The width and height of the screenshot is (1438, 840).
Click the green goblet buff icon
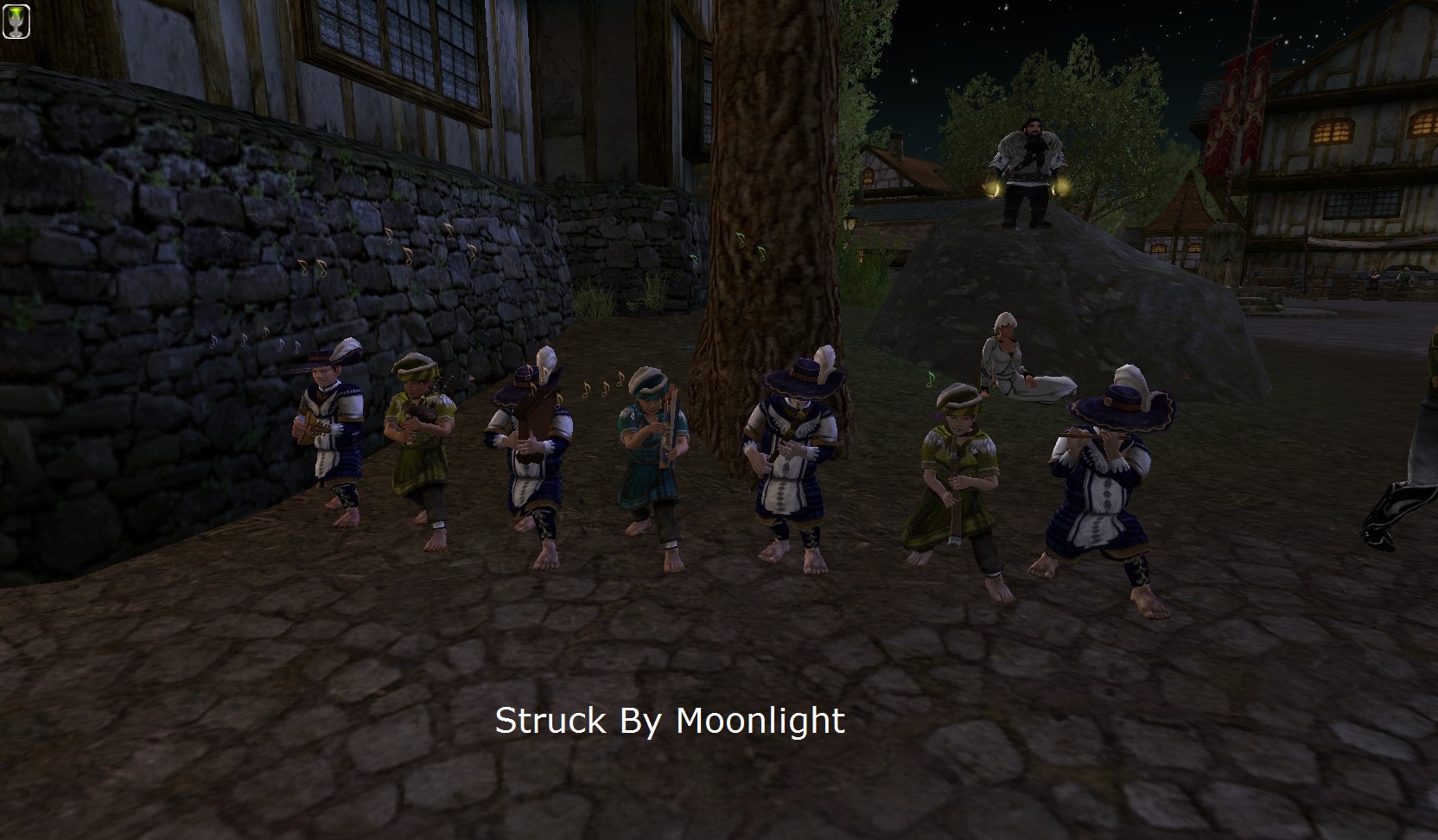[x=16, y=21]
